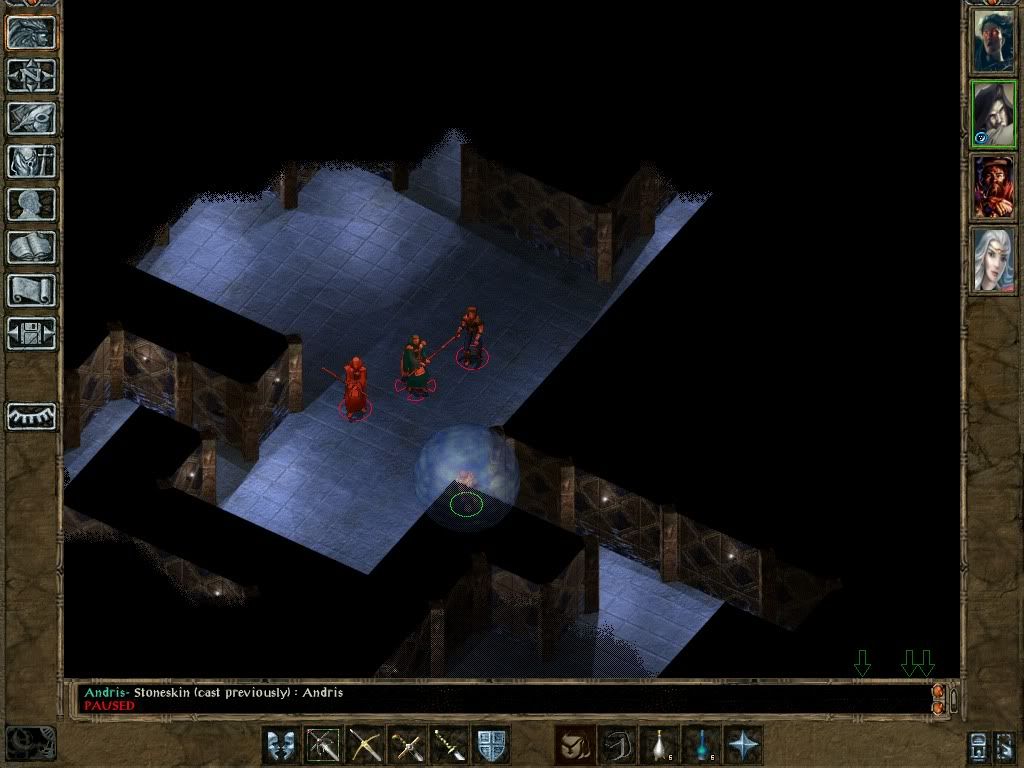Select the hooded grey-bearded mage portrait
The height and width of the screenshot is (768, 1024).
993,114
